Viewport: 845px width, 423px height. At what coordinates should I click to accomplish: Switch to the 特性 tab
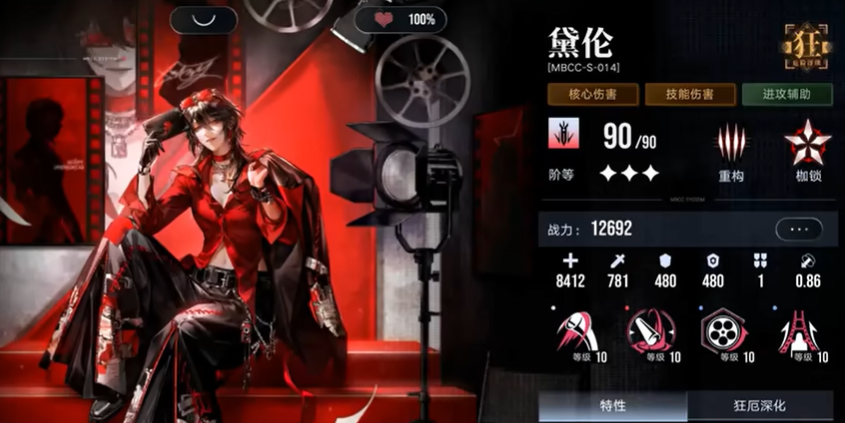[613, 407]
